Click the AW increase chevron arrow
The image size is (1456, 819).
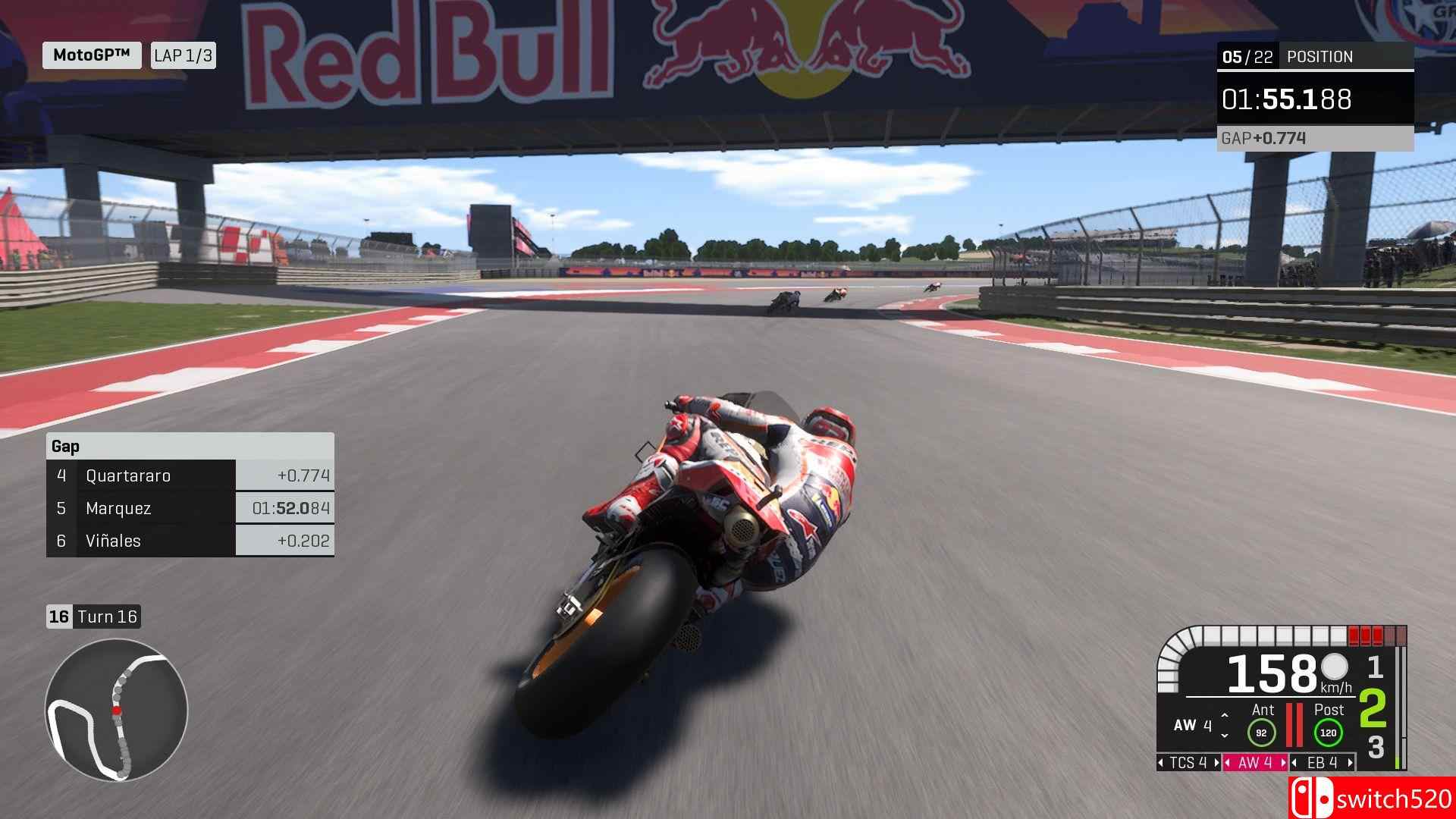(1224, 716)
